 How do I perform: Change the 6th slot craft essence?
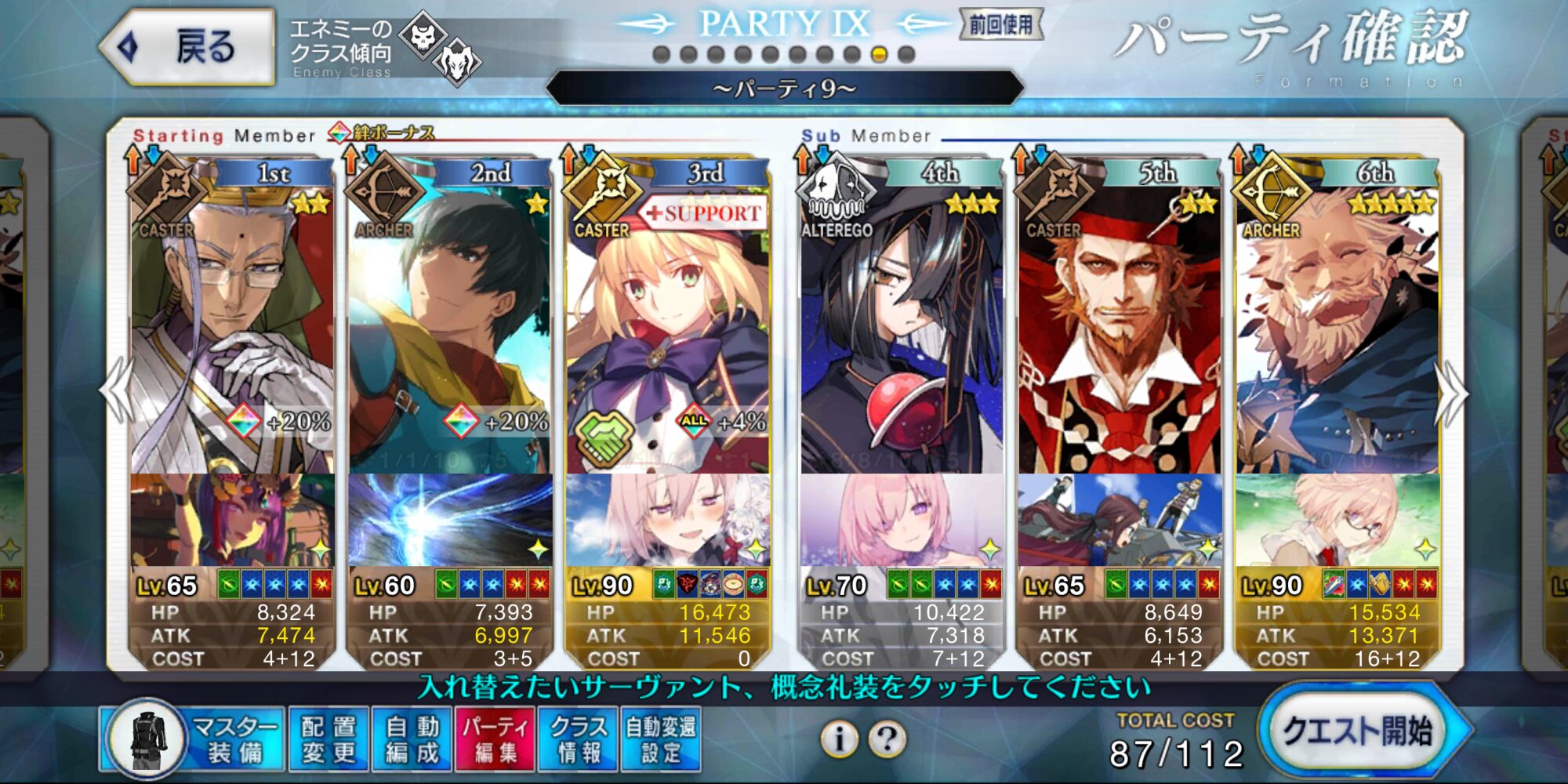[1338, 519]
